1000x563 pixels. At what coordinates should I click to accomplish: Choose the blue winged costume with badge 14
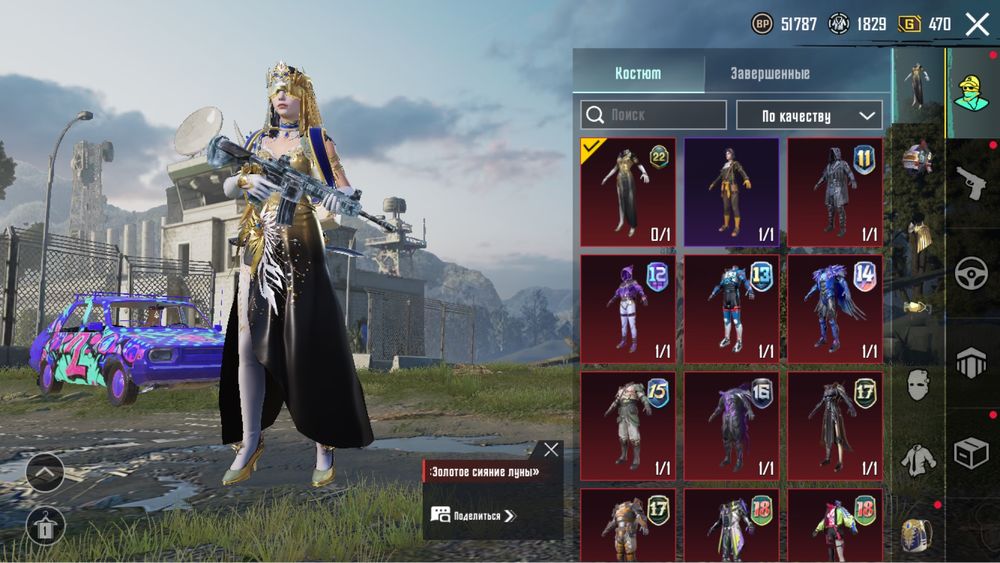point(835,308)
